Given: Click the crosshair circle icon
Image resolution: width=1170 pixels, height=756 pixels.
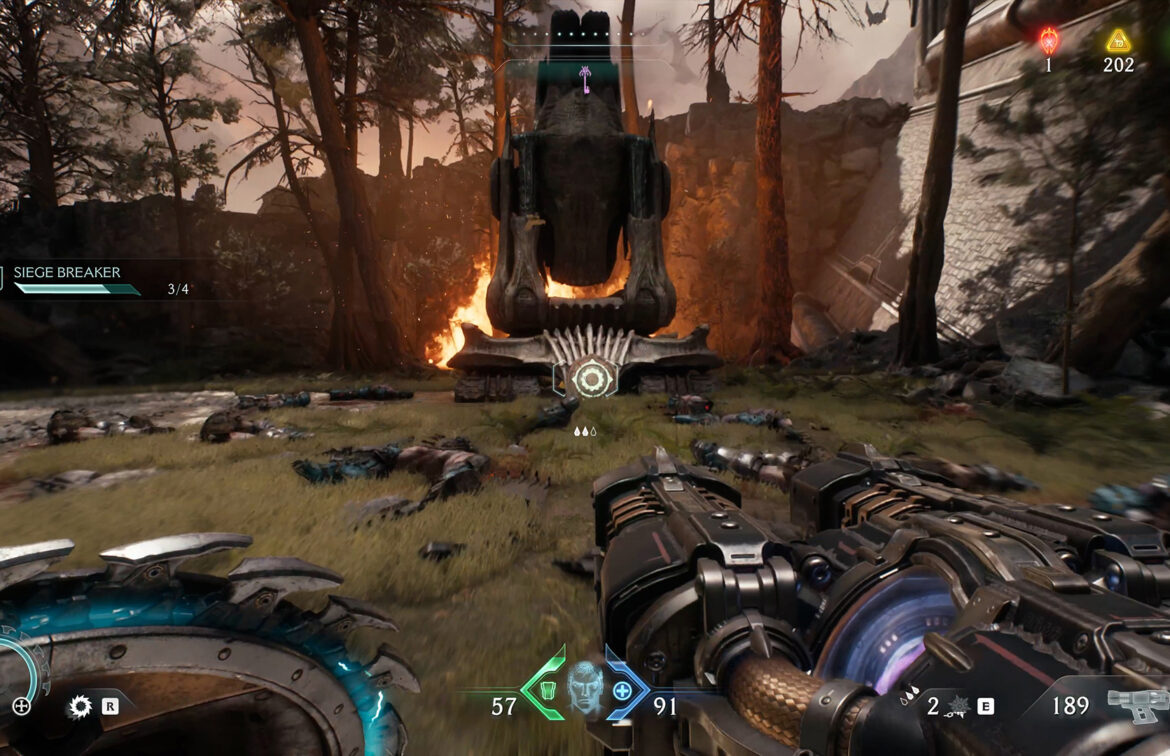Looking at the screenshot, I should [x=21, y=706].
